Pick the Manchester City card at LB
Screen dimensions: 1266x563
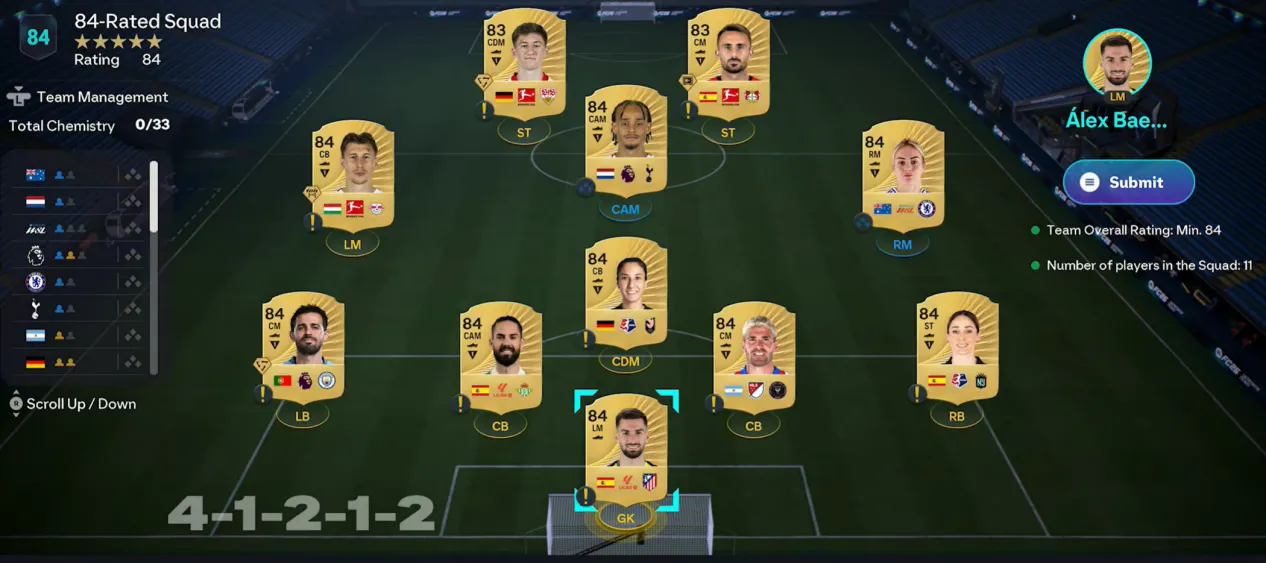coord(302,346)
